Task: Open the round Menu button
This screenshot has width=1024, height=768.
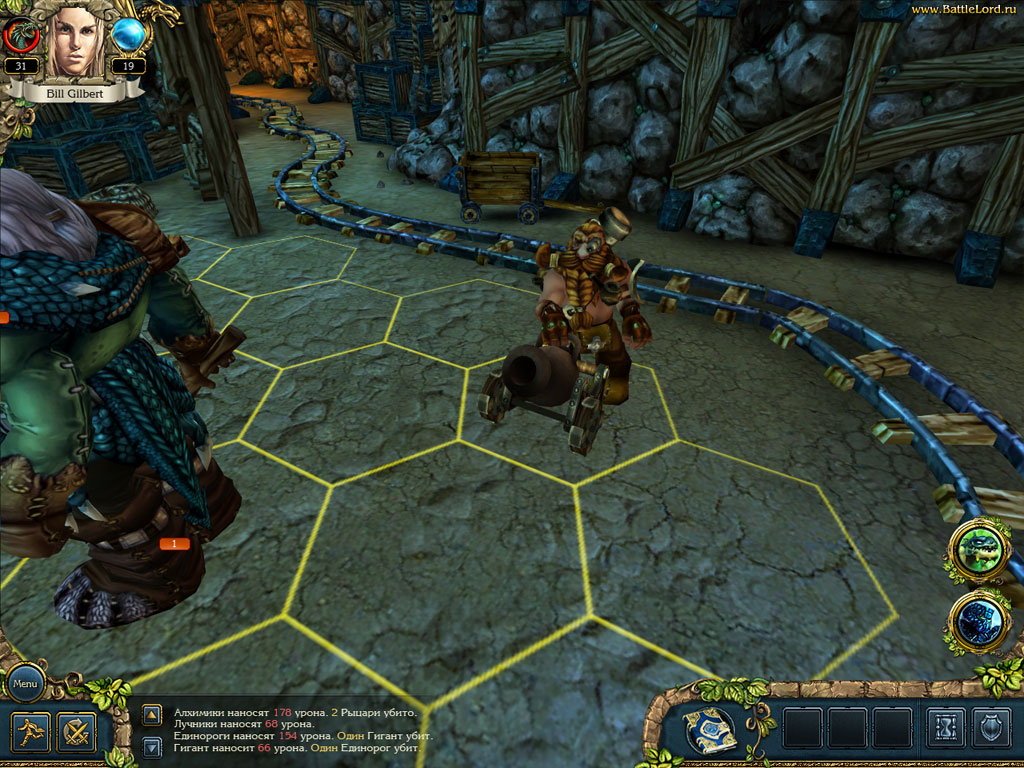Action: [x=26, y=685]
